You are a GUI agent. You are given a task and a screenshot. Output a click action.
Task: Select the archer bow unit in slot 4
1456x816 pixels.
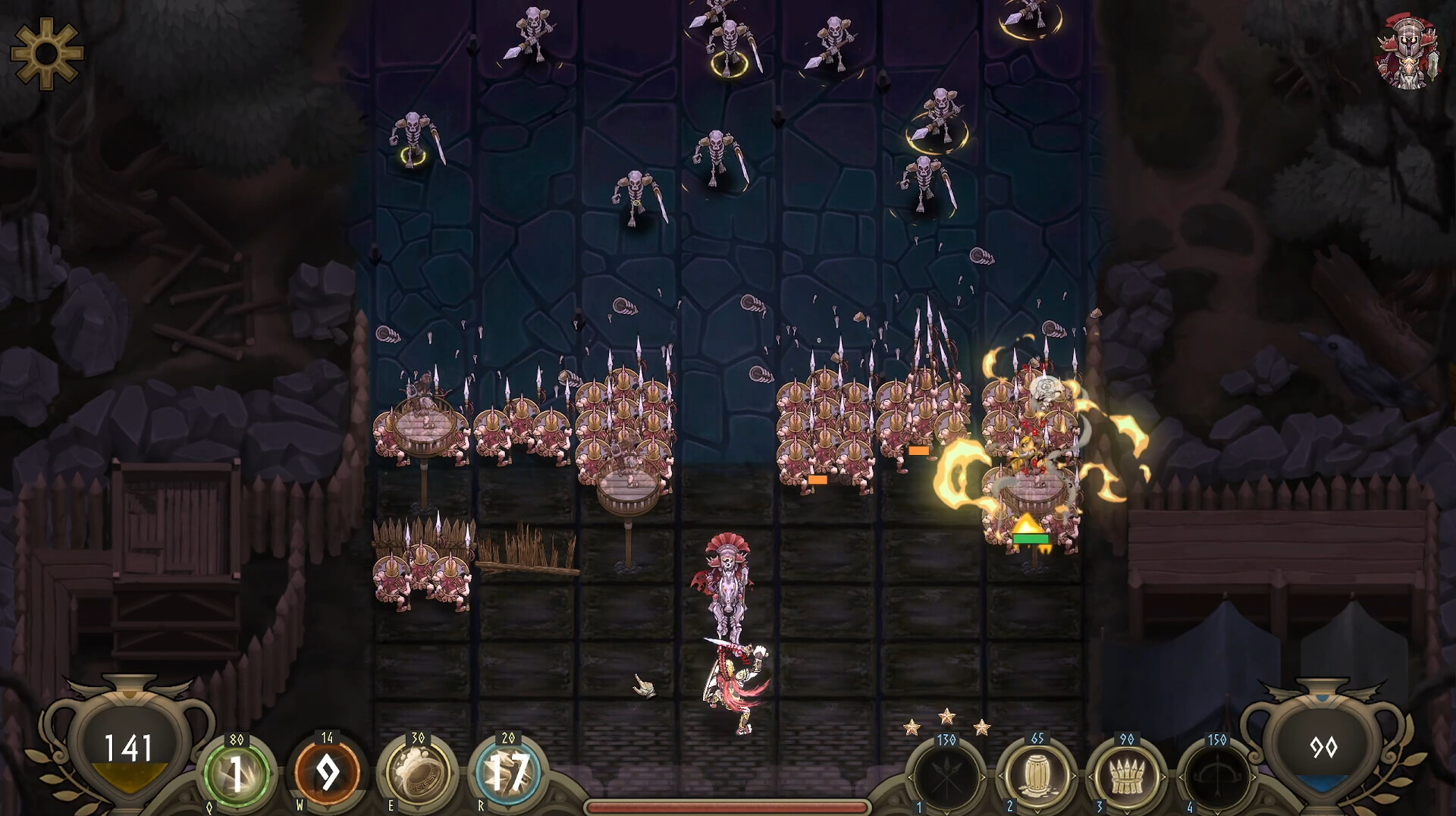pos(1218,777)
